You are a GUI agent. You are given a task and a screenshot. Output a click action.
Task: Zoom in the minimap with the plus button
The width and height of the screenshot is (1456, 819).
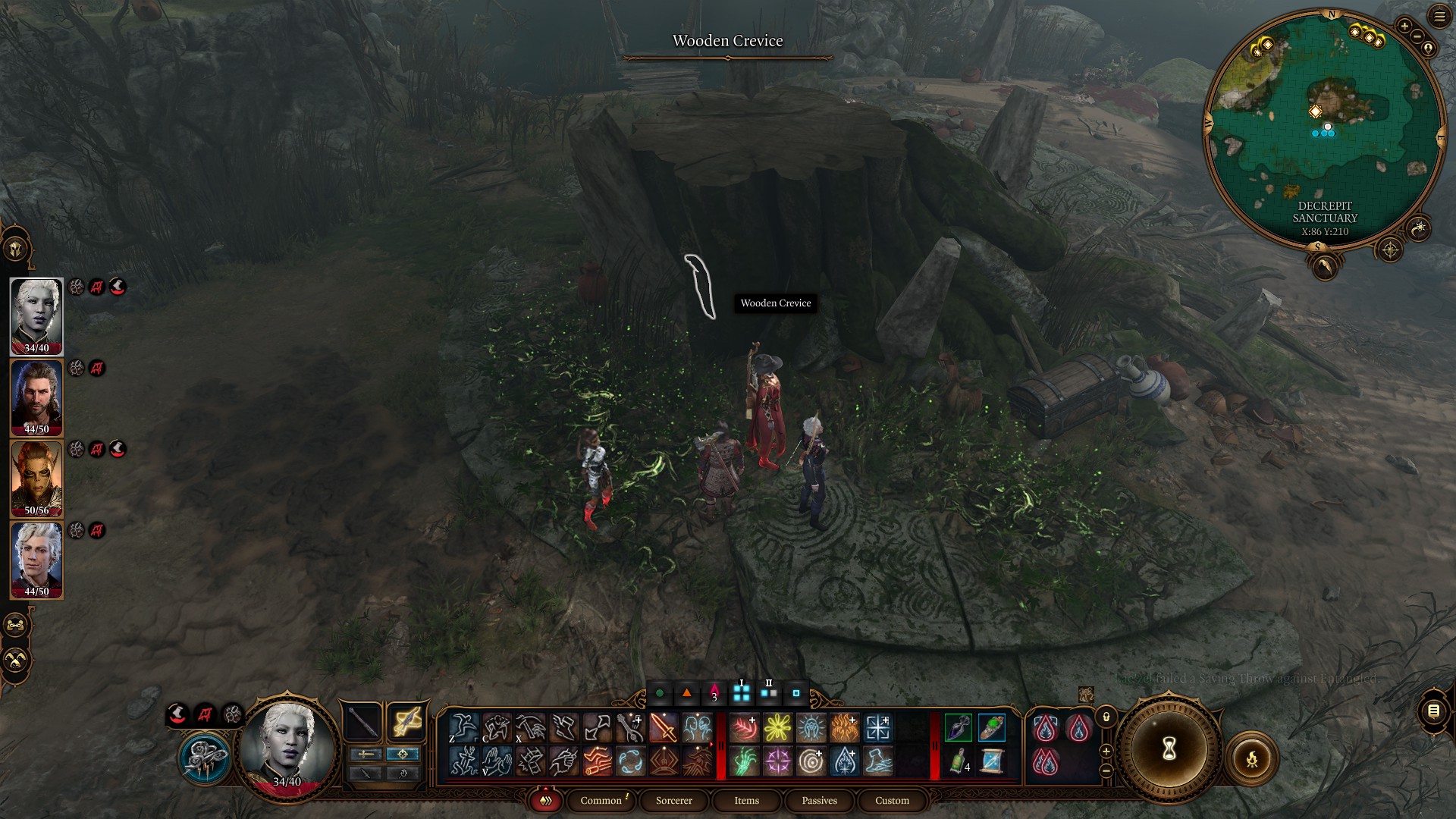tap(1404, 25)
